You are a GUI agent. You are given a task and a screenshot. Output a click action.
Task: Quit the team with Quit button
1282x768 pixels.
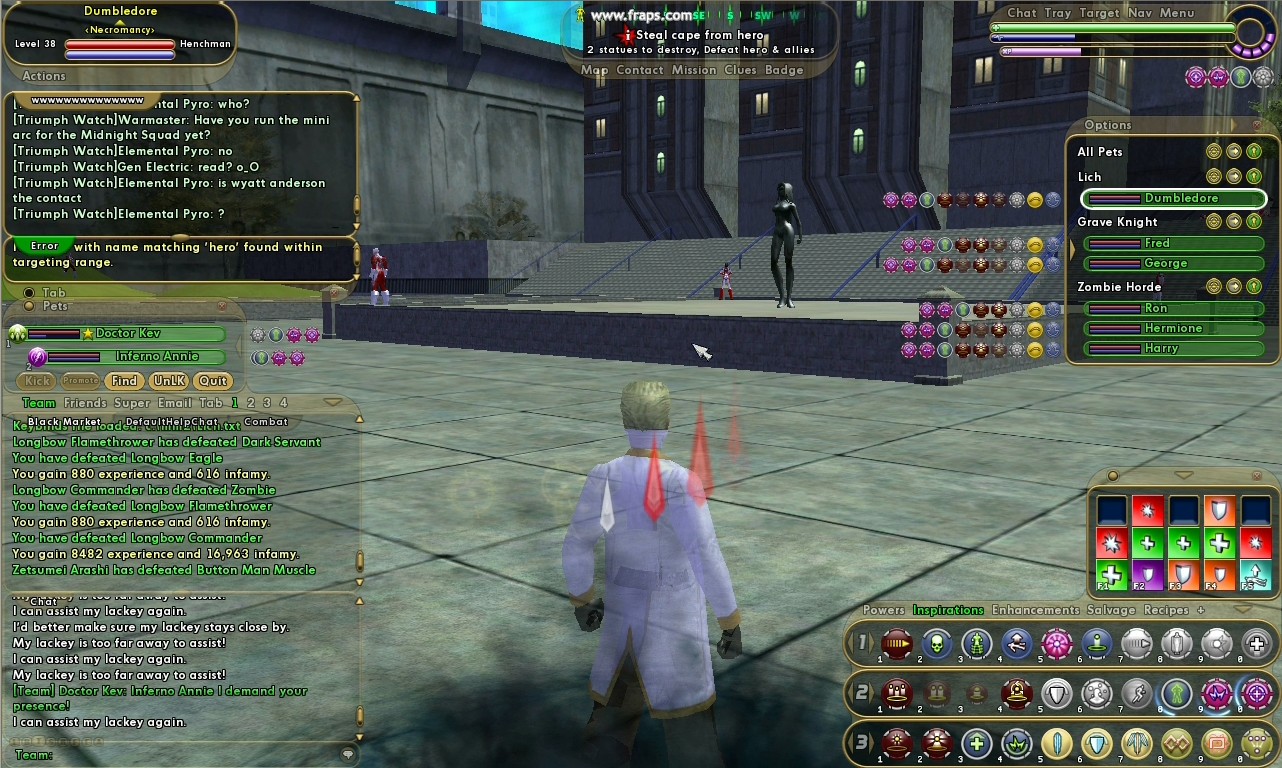[x=212, y=381]
